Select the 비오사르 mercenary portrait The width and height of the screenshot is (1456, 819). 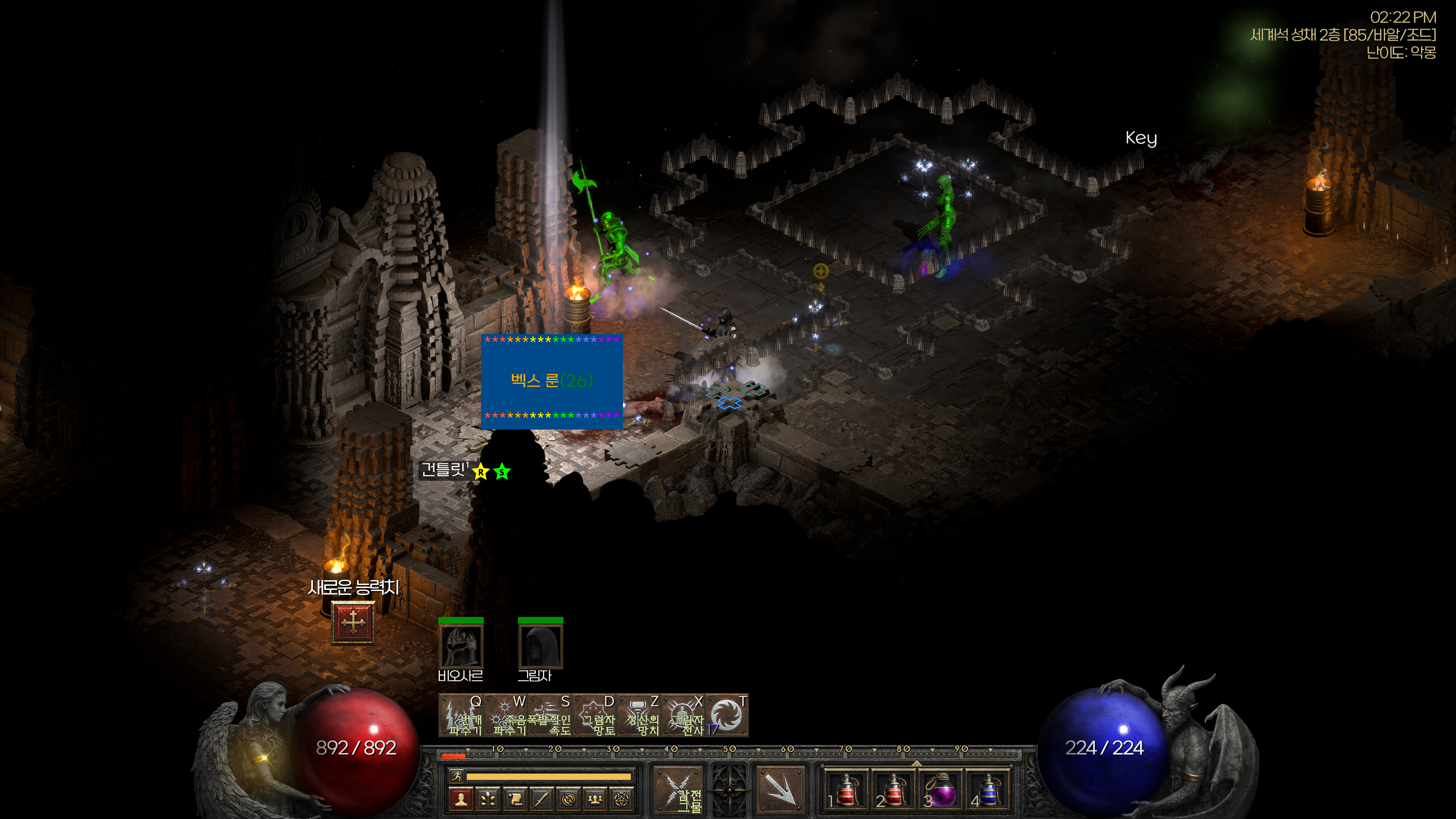[x=461, y=646]
